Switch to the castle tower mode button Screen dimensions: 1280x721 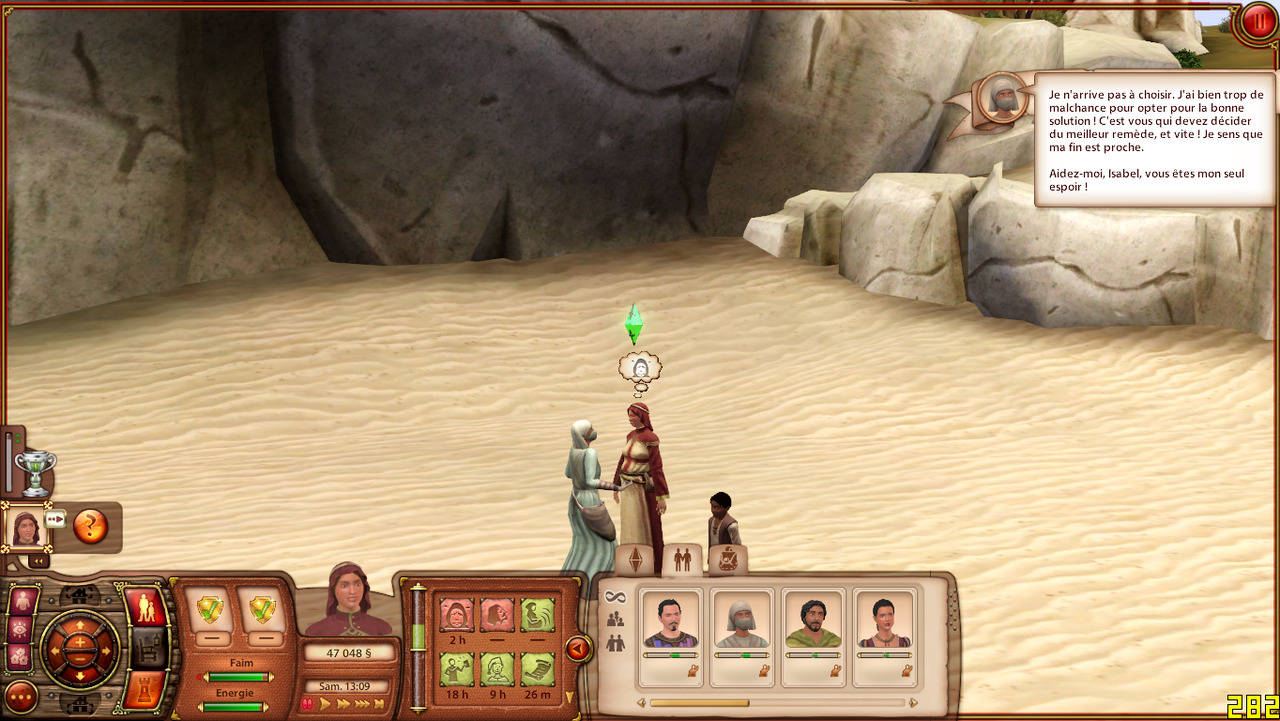point(145,690)
